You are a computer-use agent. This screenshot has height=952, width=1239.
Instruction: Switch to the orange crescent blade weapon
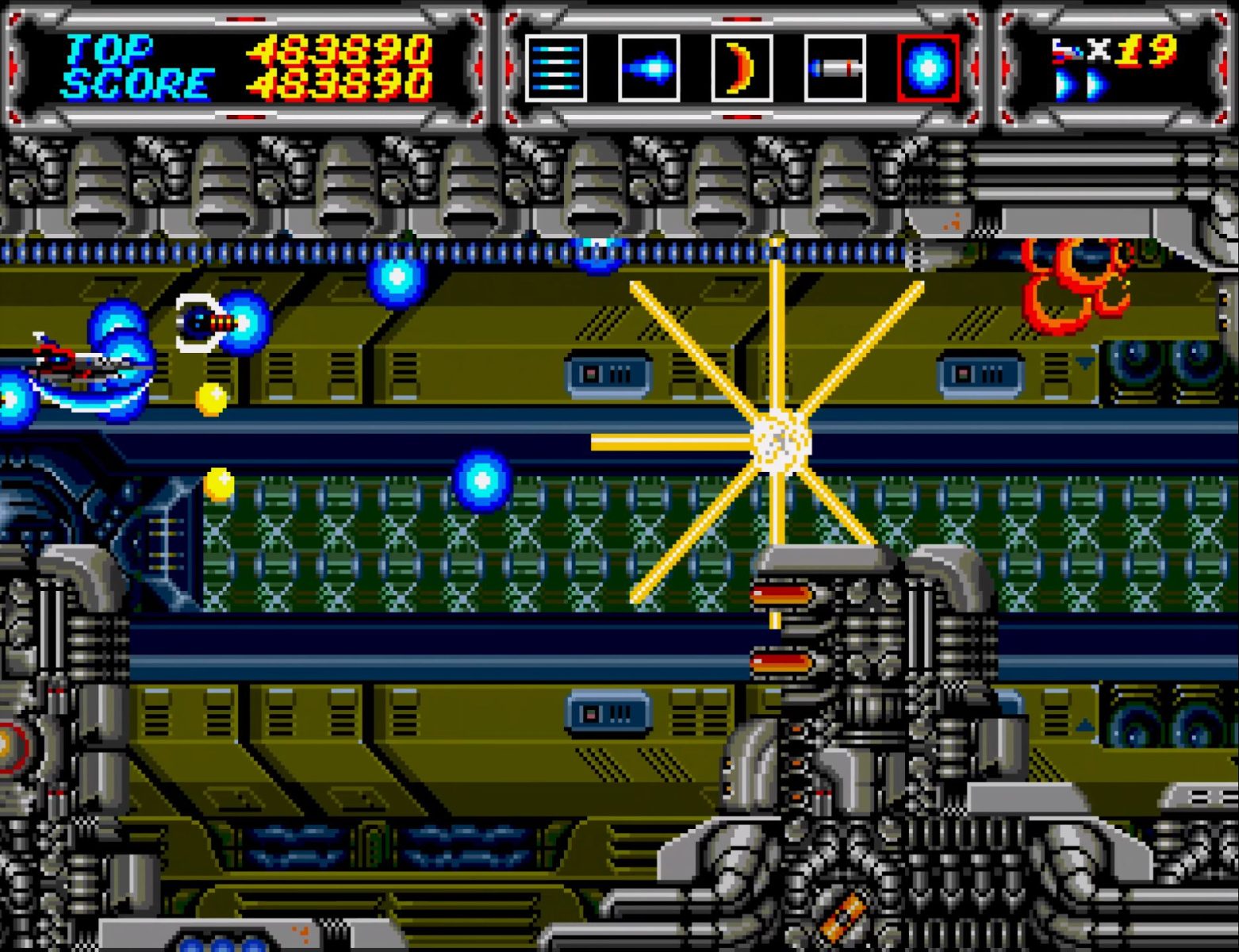(742, 68)
